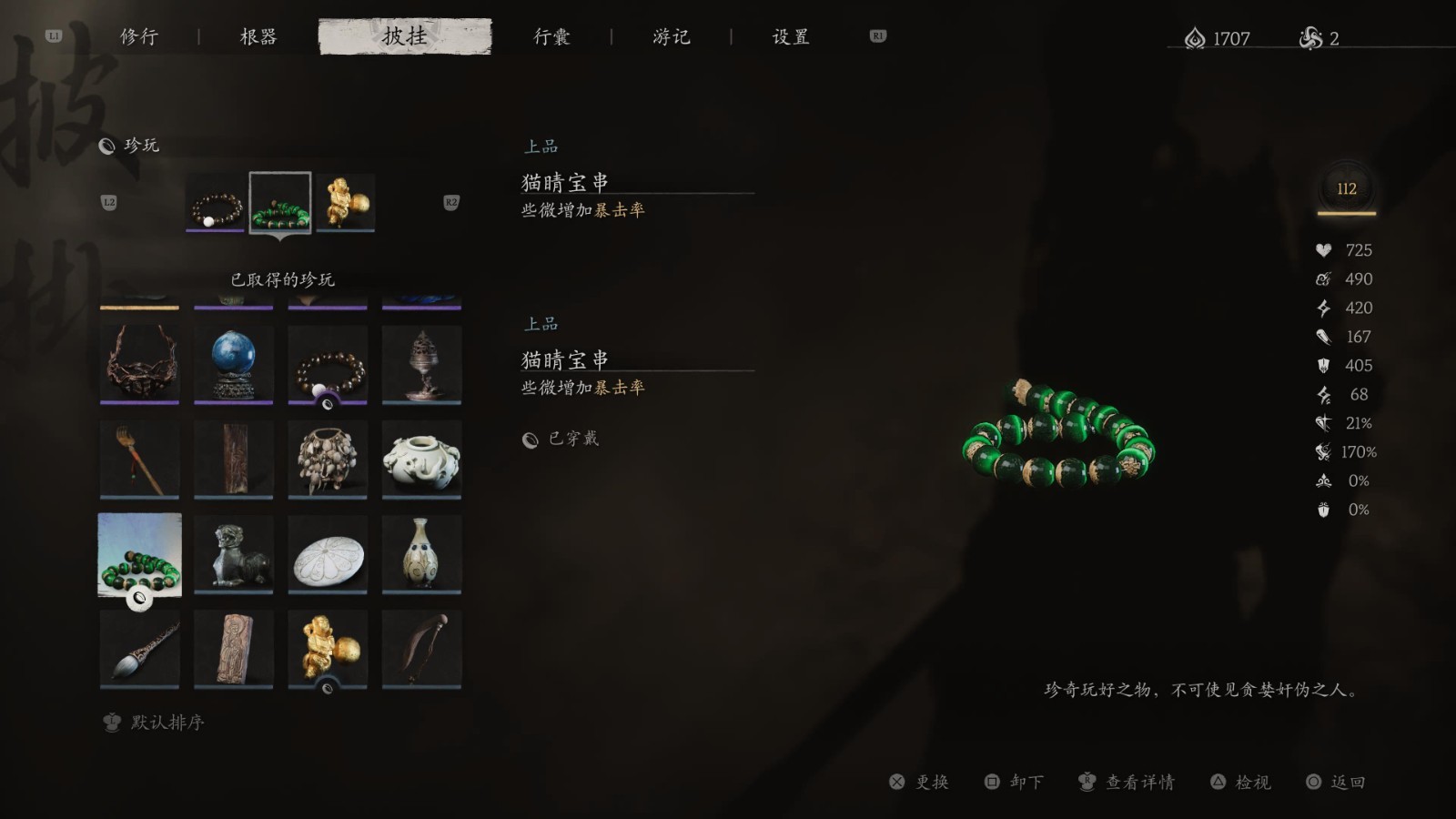Click the equipped marker on the bracelet thumbnail

tap(137, 600)
